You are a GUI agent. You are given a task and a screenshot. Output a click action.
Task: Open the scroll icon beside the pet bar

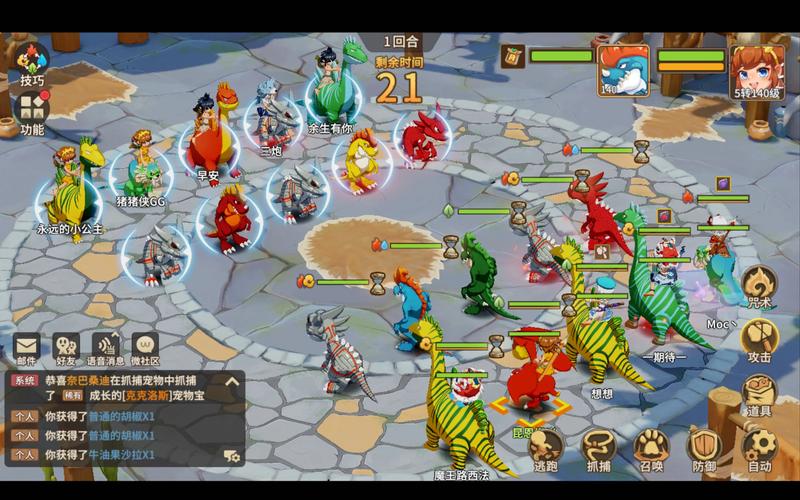513,56
